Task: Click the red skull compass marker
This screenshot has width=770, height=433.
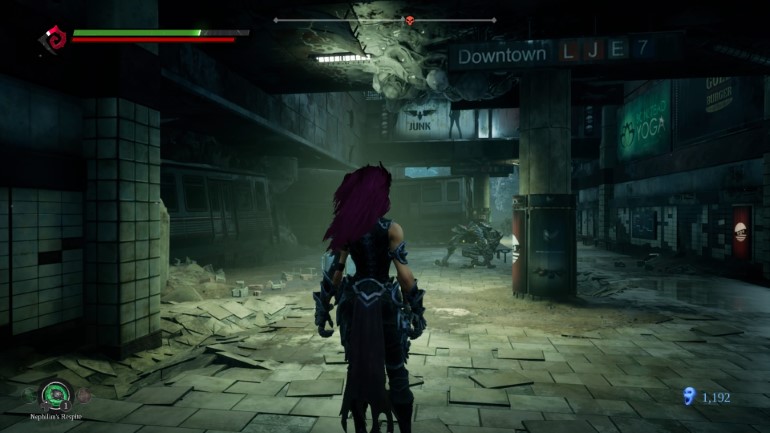Action: click(x=409, y=20)
